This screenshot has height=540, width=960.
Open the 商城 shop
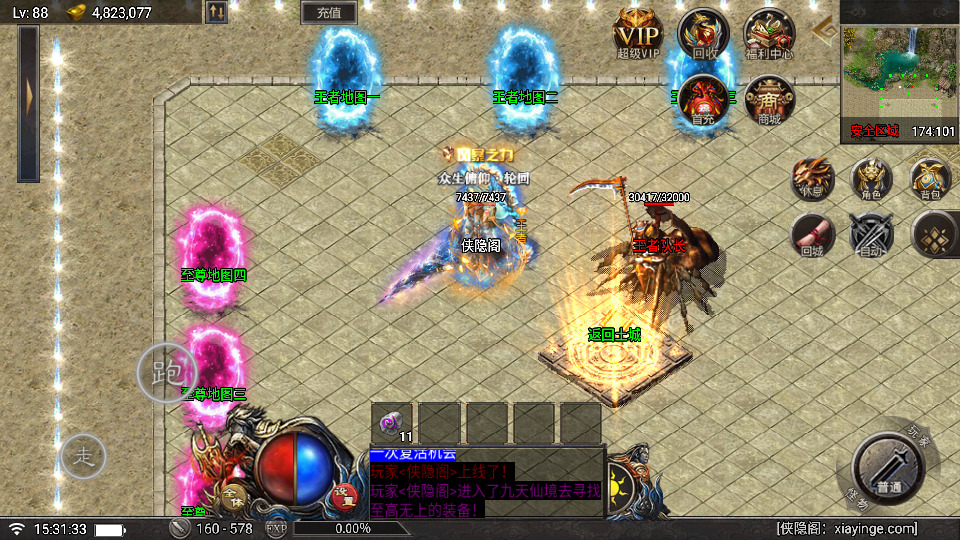coord(769,98)
